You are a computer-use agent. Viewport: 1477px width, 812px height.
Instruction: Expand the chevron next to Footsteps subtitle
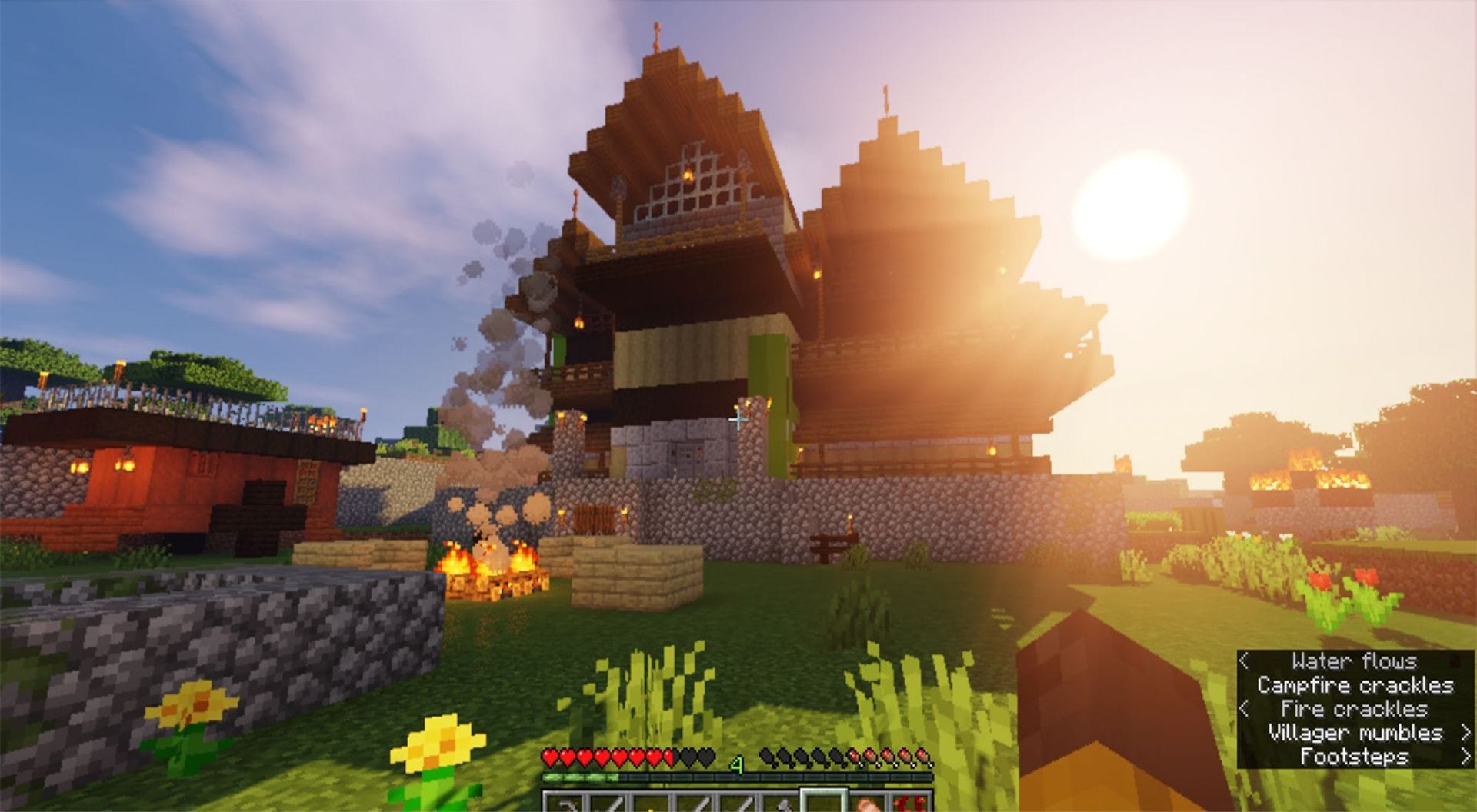point(1468,756)
